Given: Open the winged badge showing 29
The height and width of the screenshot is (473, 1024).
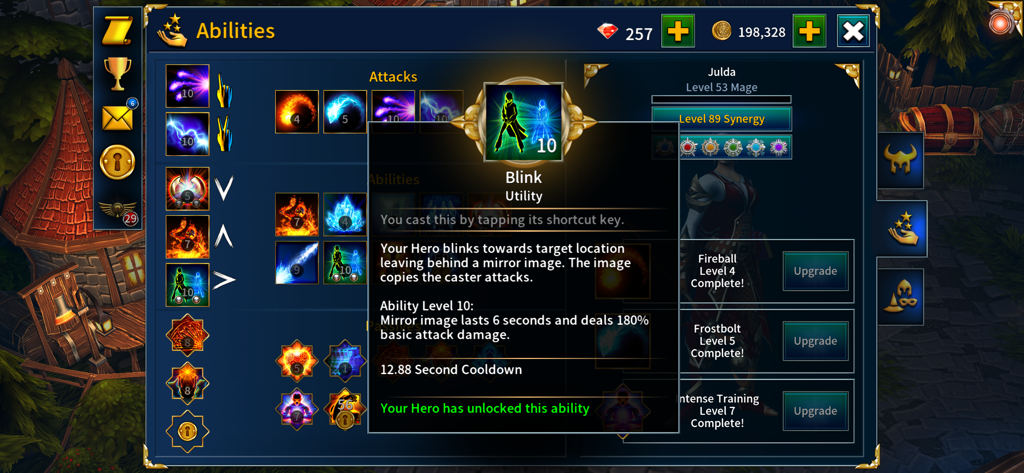Looking at the screenshot, I should [x=118, y=211].
